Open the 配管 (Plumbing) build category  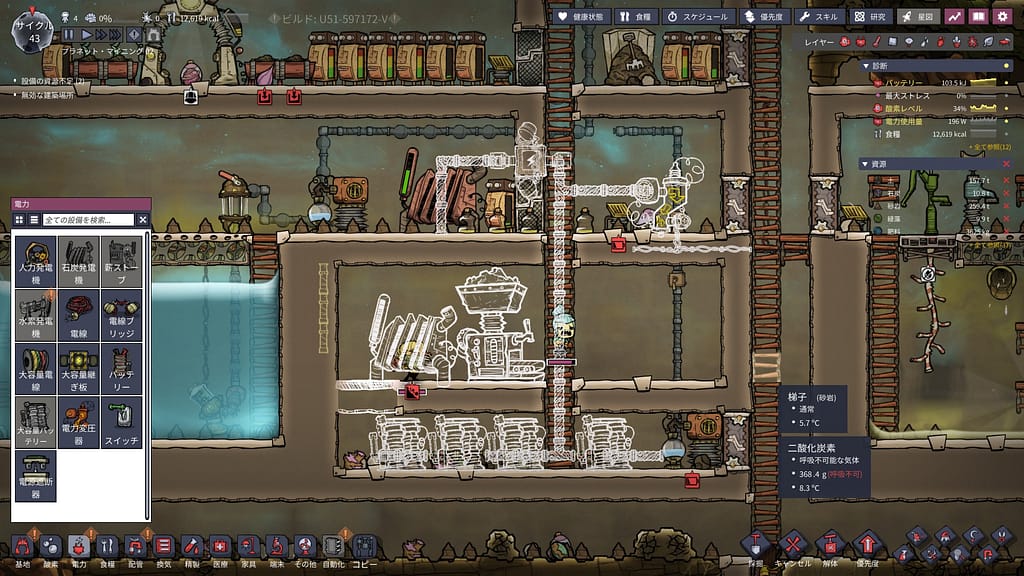coord(136,546)
